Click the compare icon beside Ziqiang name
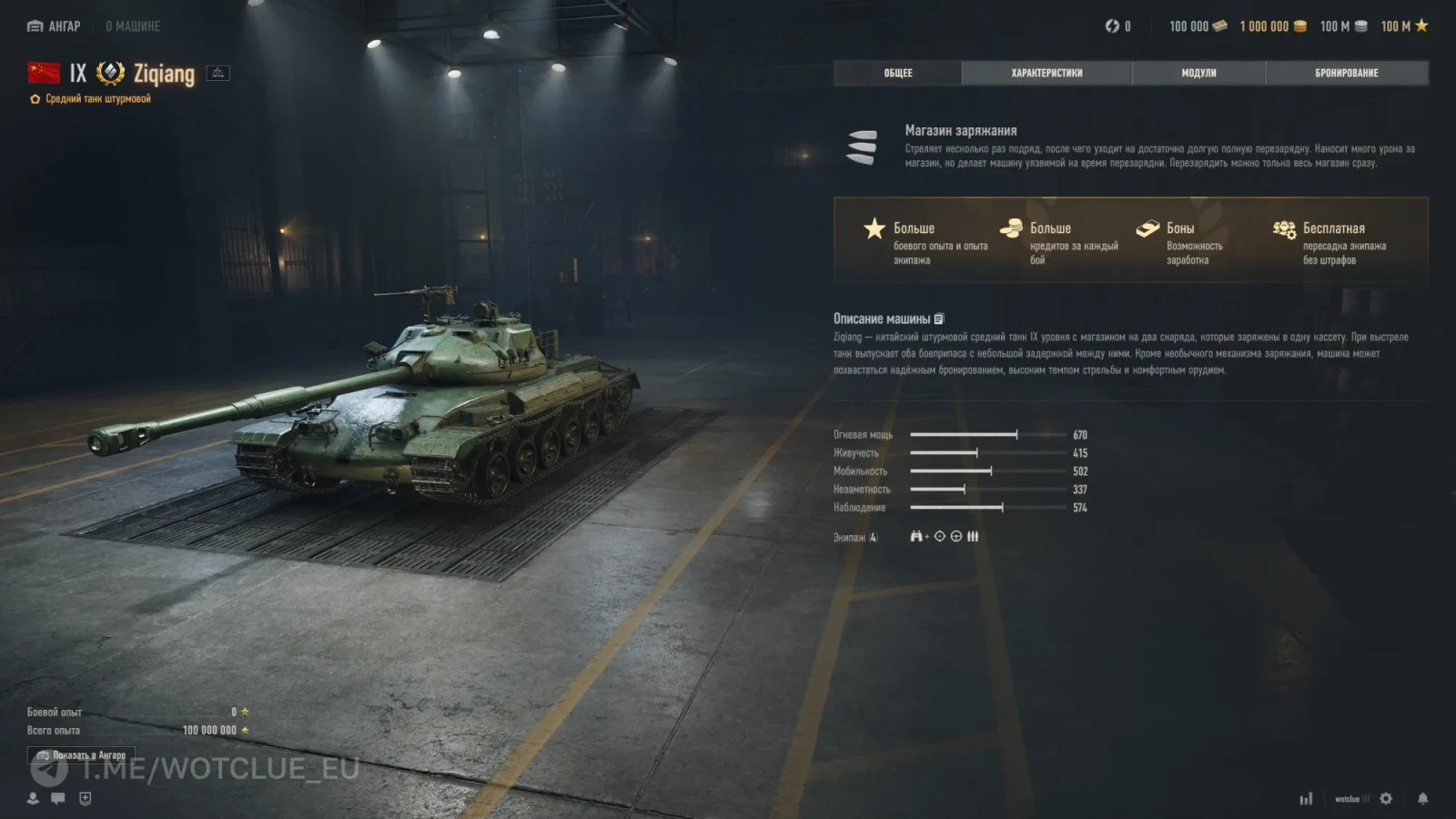1456x819 pixels. coord(218,73)
